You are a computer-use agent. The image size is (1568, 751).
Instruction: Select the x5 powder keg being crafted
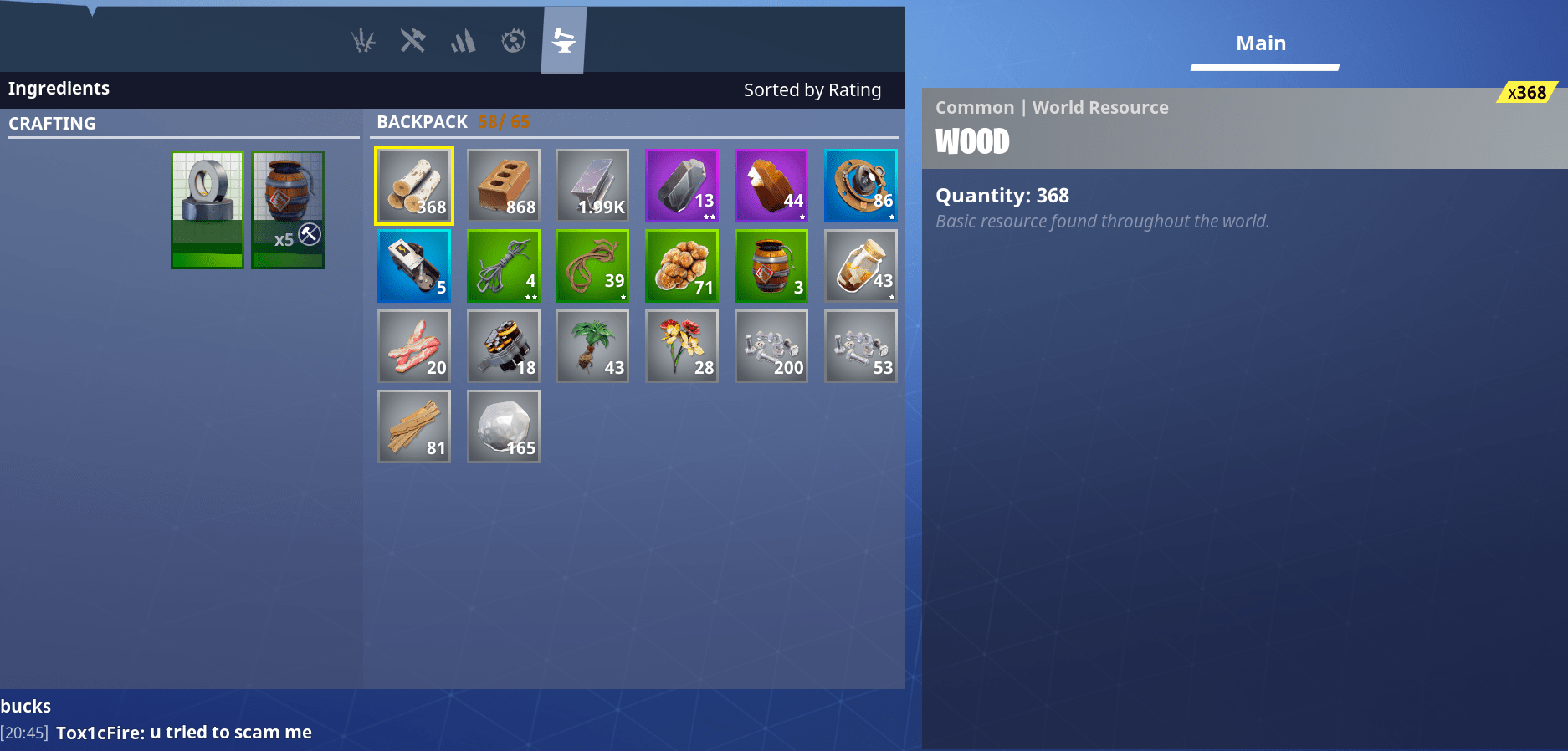pyautogui.click(x=287, y=208)
